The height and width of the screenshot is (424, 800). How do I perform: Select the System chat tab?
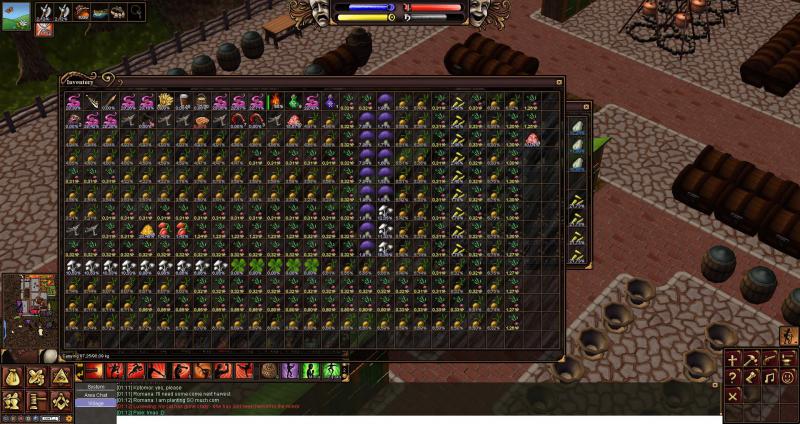96,386
